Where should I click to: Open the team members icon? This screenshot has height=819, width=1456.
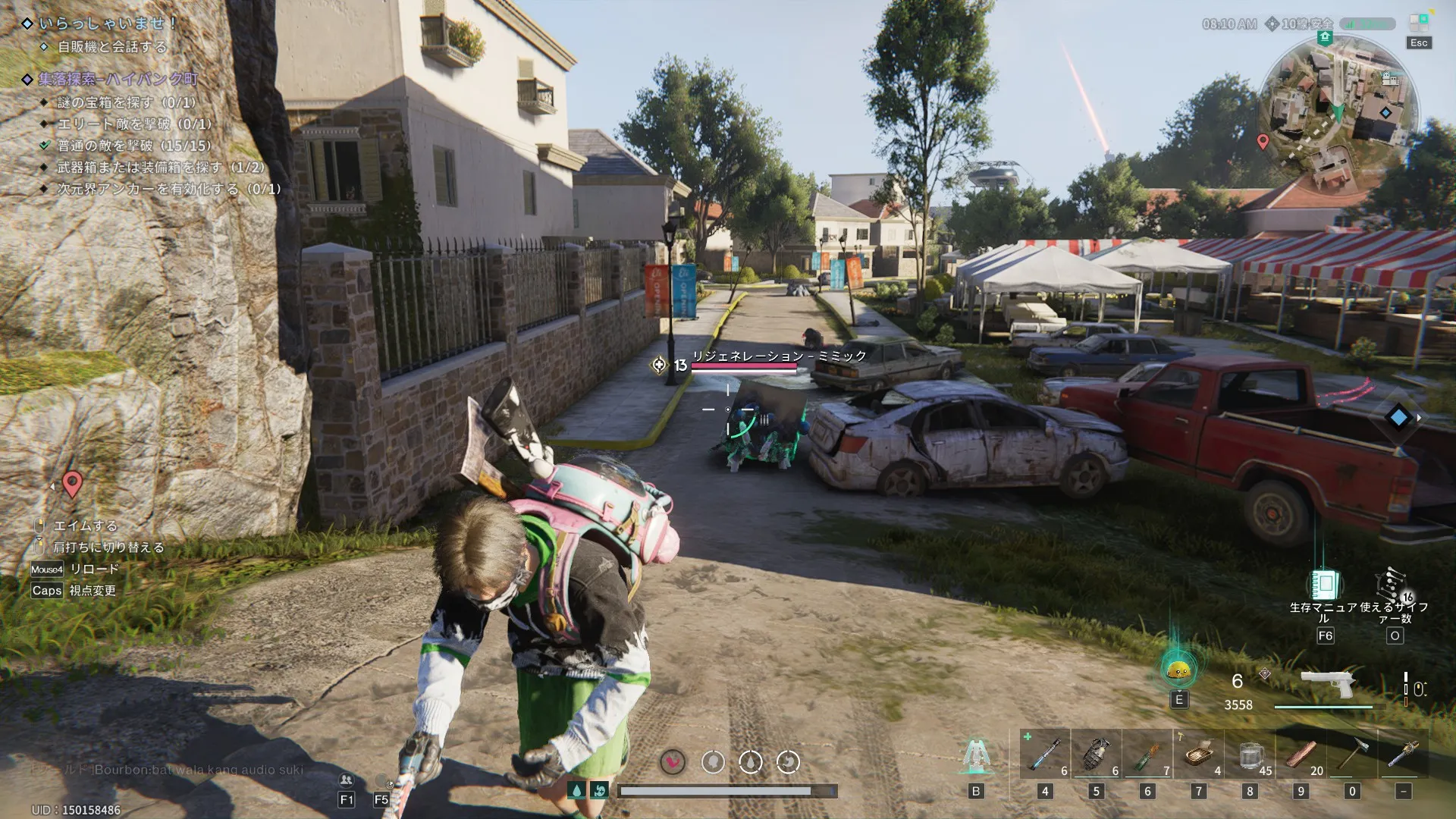[x=347, y=780]
